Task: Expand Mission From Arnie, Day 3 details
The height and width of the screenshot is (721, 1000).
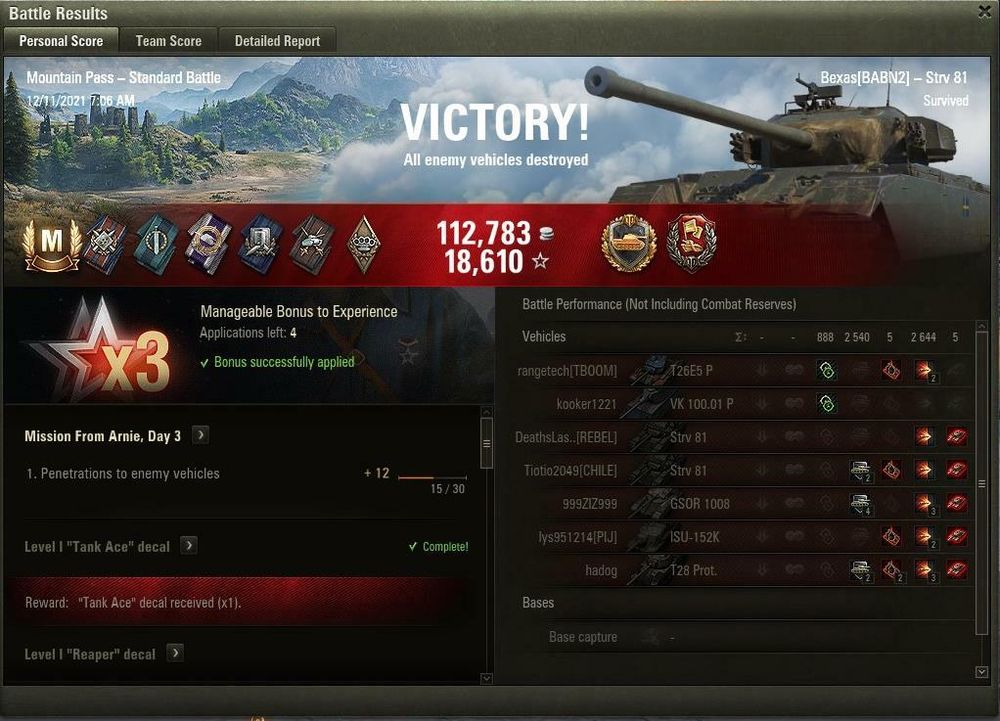Action: [x=200, y=435]
